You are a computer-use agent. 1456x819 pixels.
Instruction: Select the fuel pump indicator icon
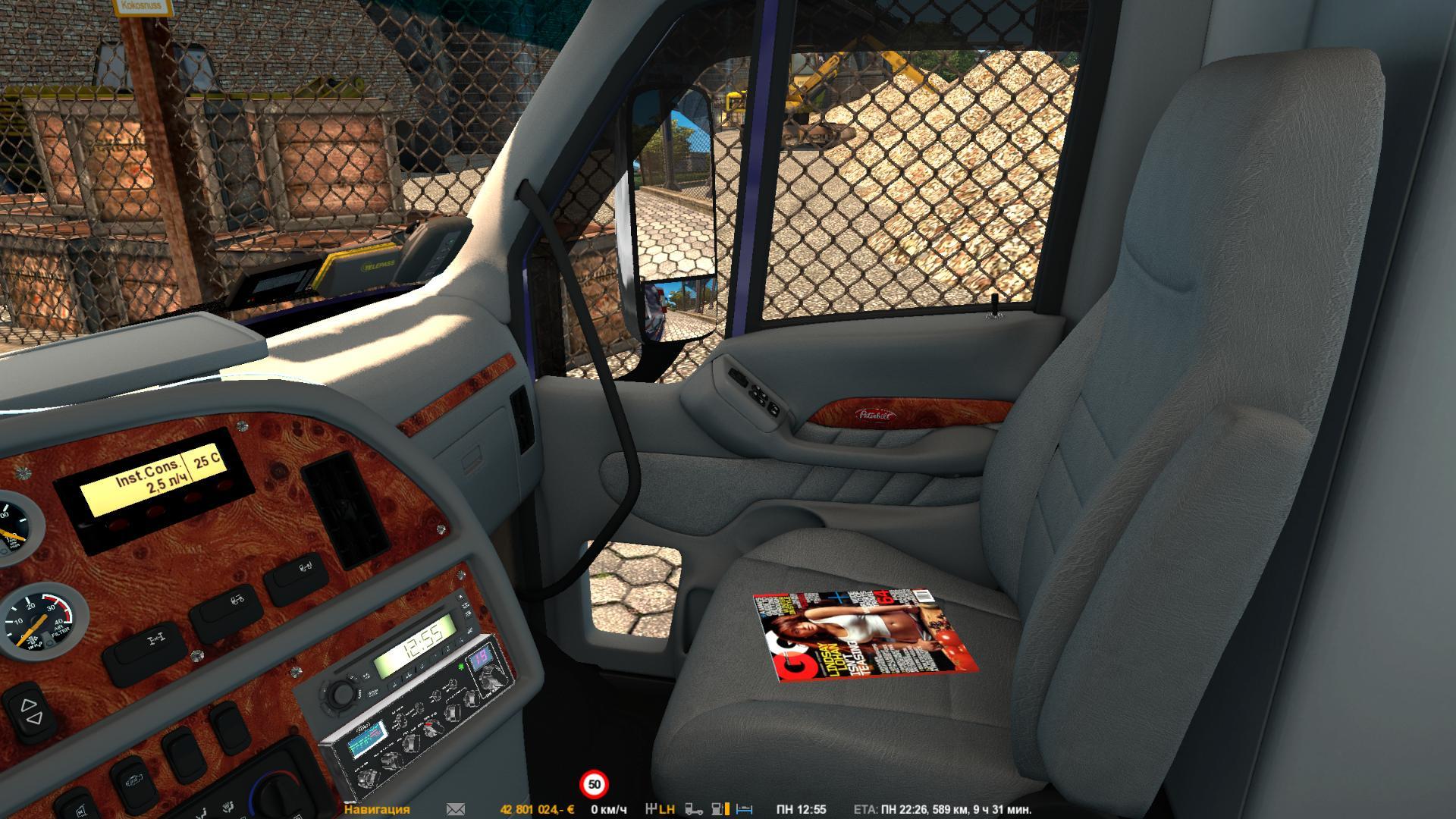click(x=717, y=809)
